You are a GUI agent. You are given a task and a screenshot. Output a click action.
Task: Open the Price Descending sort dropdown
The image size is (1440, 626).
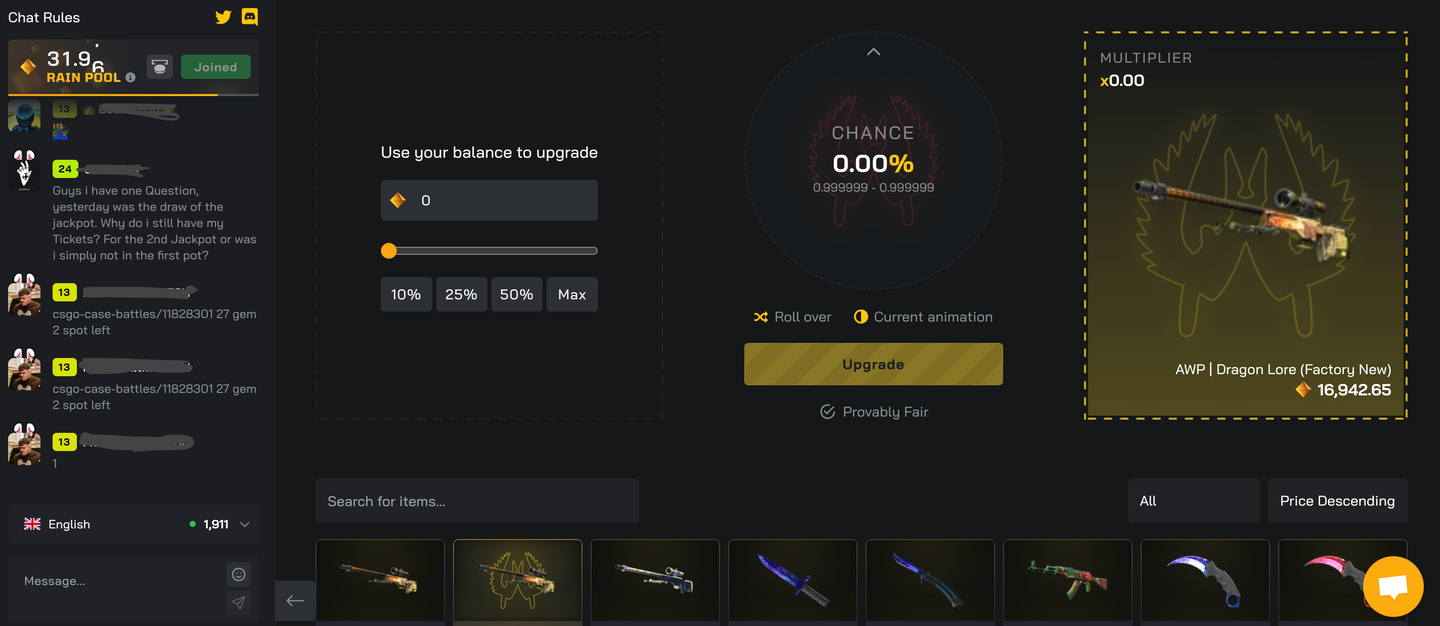point(1337,501)
